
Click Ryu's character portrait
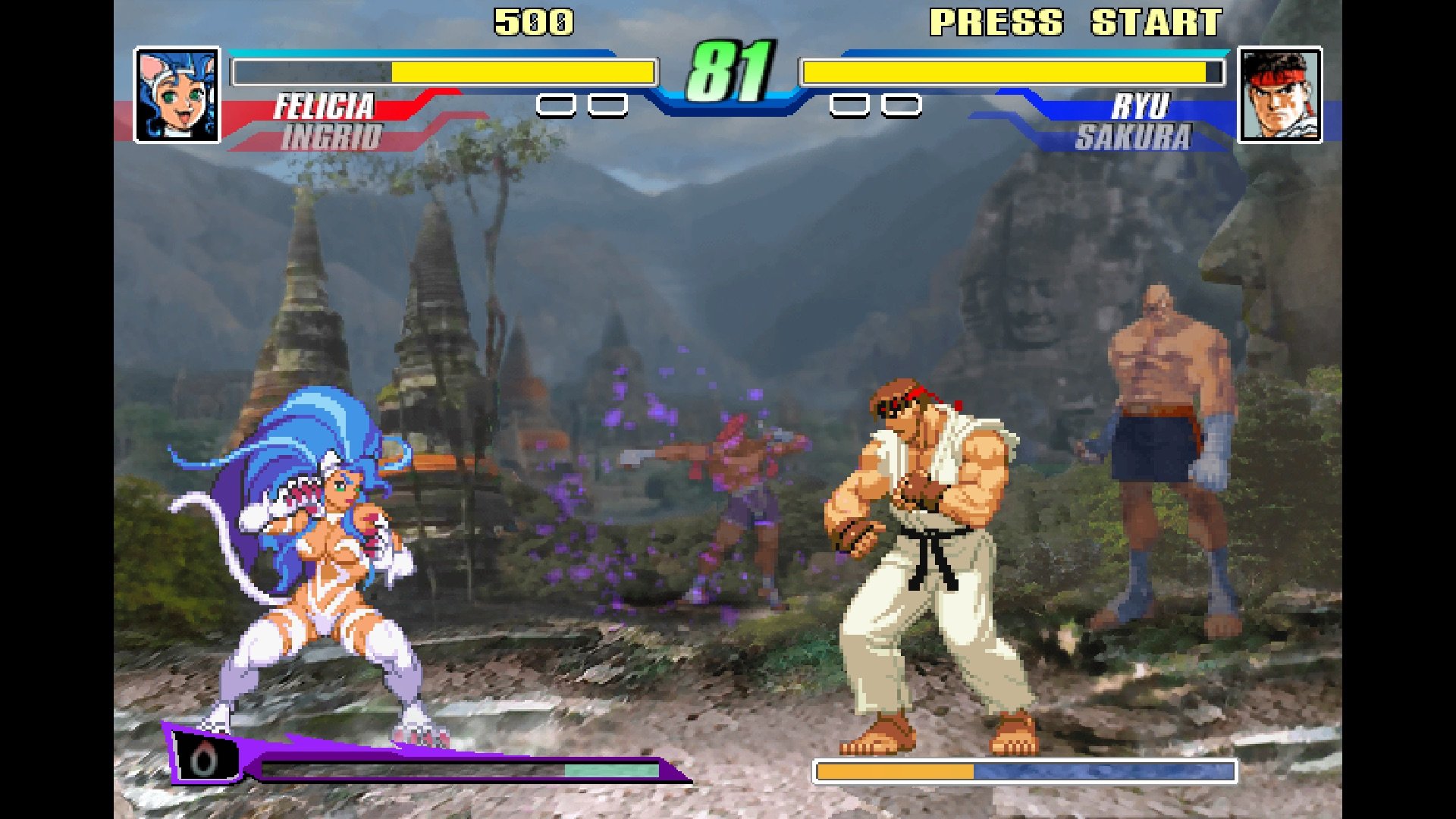coord(1279,95)
